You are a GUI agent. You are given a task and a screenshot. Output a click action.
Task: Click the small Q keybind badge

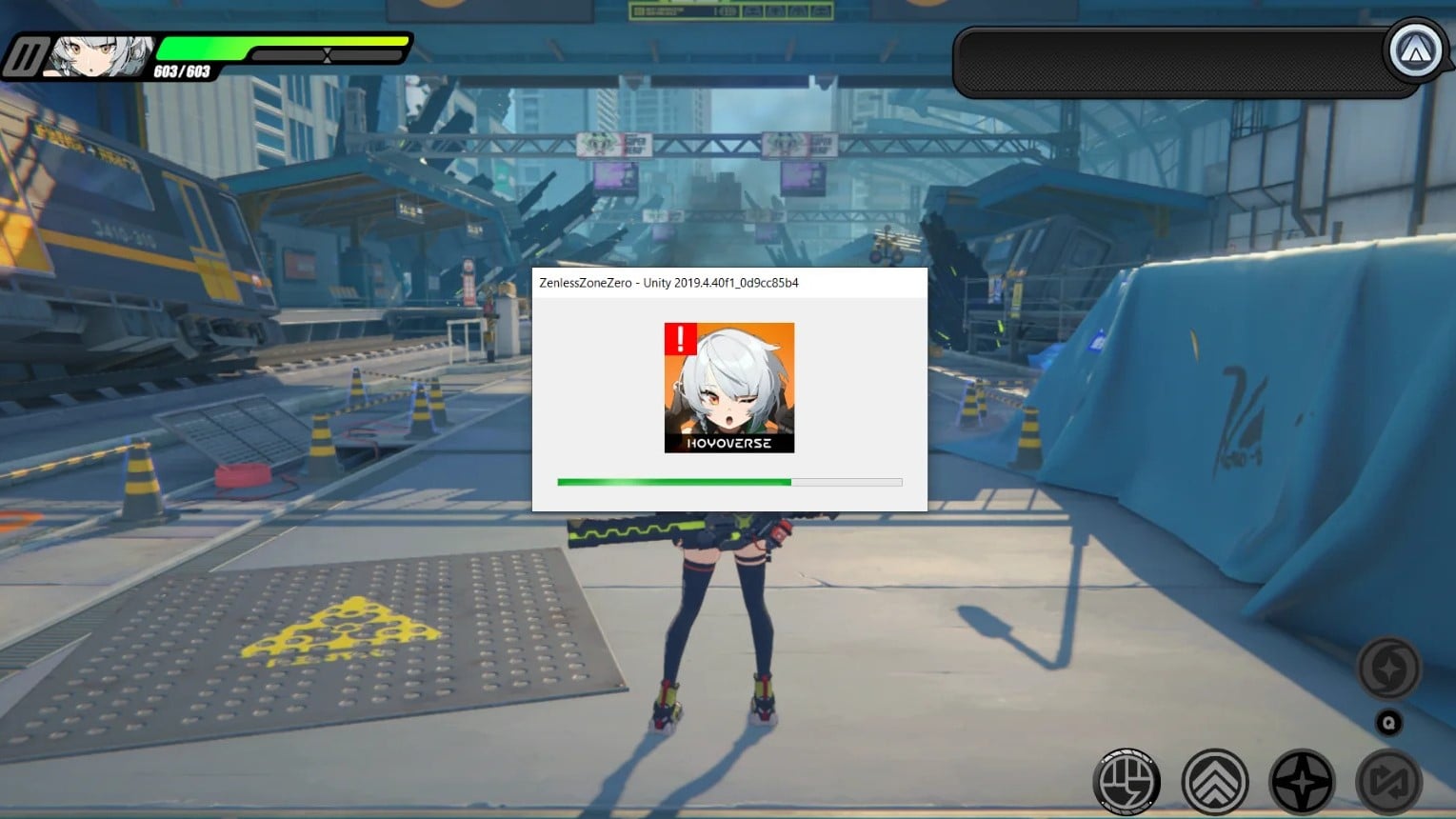click(x=1388, y=722)
